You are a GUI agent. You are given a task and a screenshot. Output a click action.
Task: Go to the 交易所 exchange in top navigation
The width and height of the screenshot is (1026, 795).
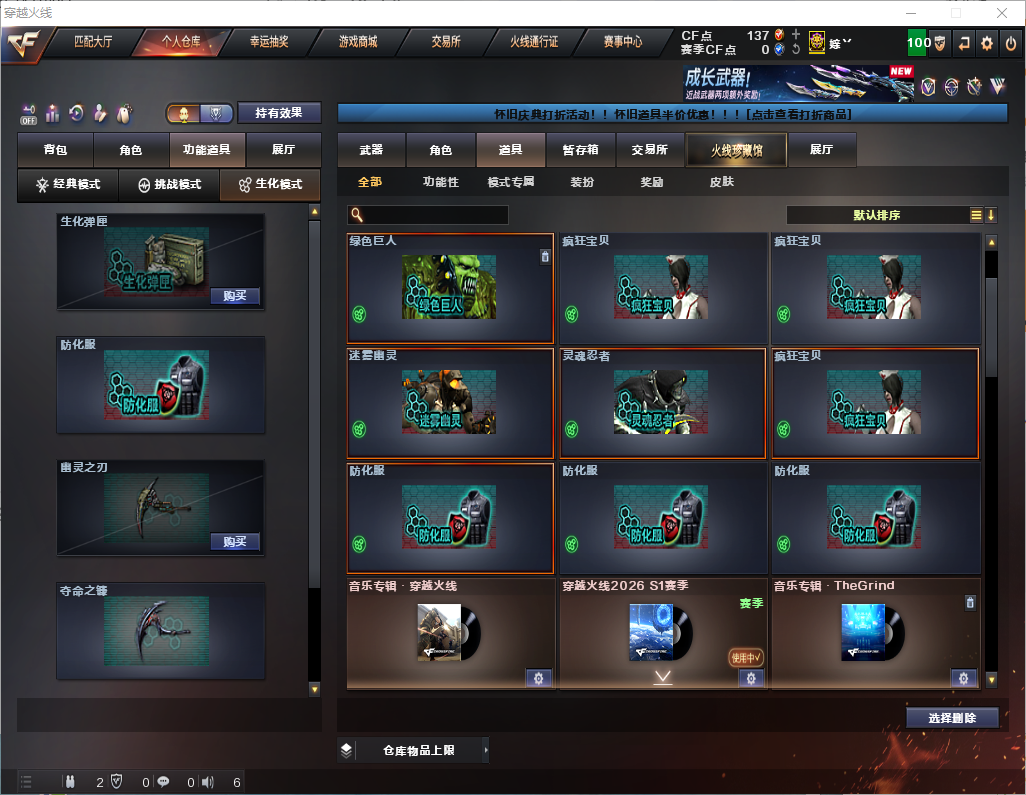[x=446, y=42]
